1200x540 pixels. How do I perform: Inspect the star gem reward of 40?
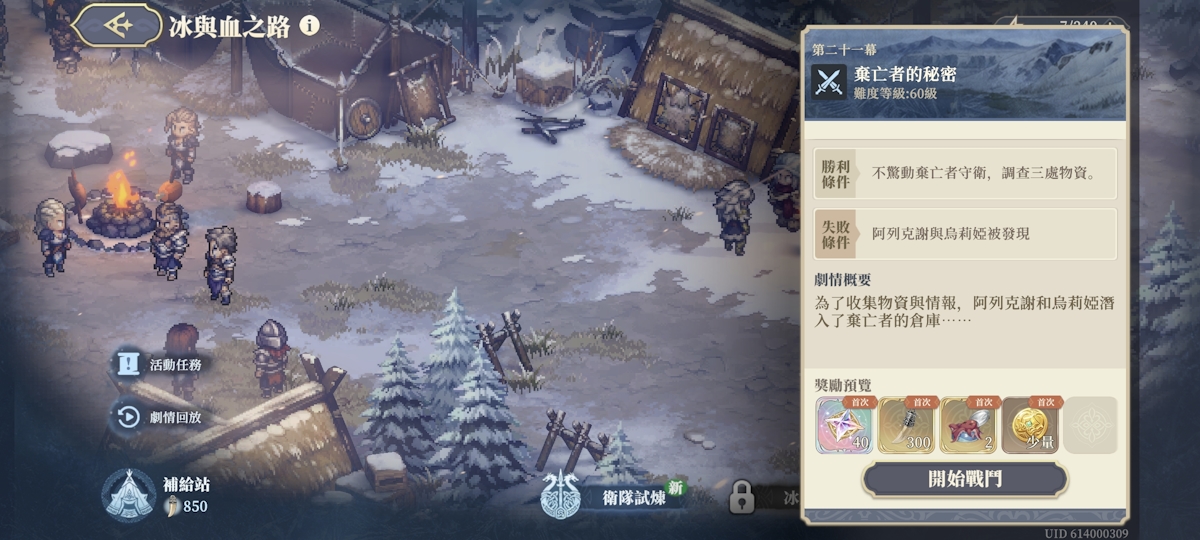845,426
